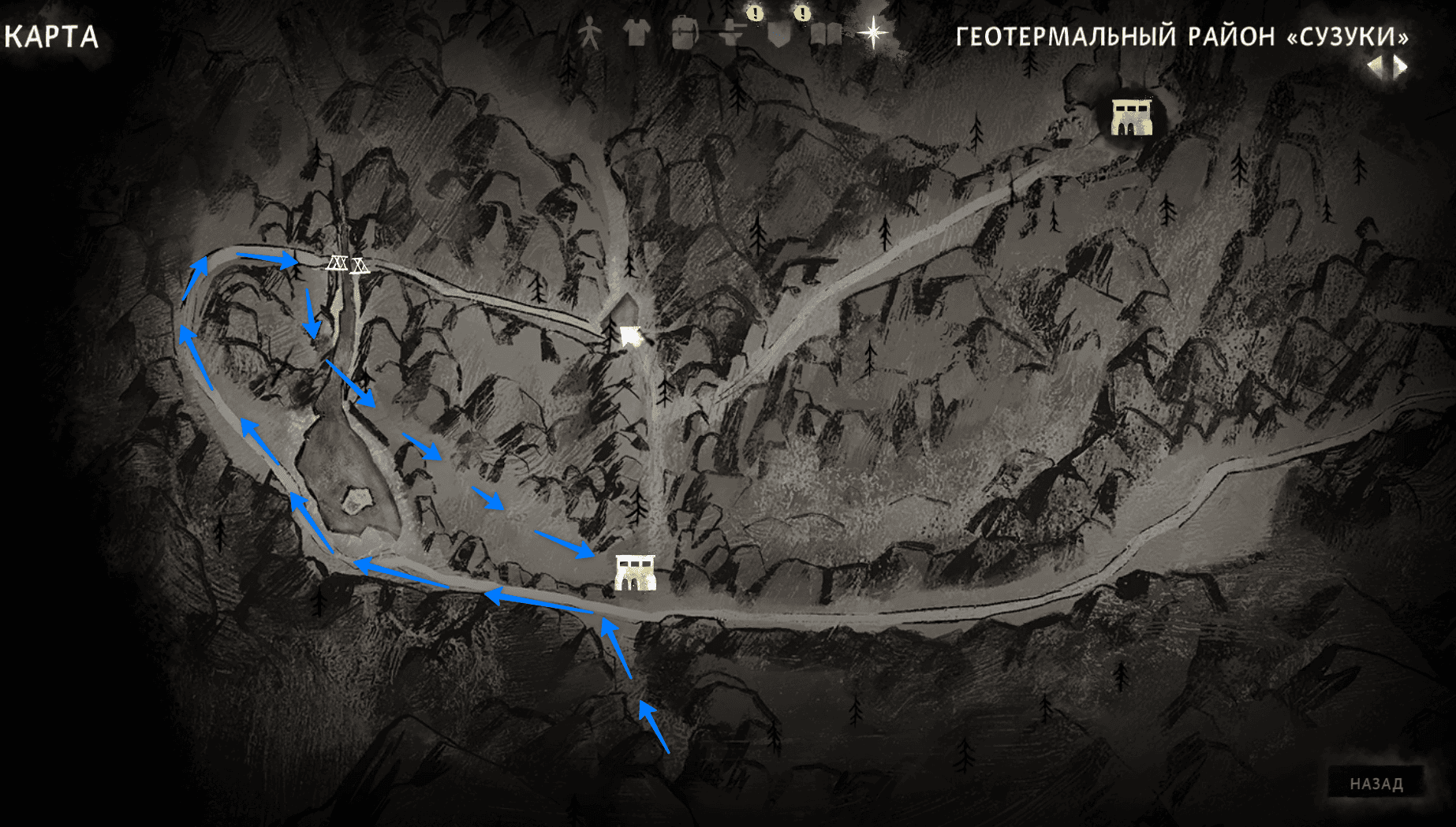Image resolution: width=1456 pixels, height=827 pixels.
Task: Select the star-shaped map tab
Action: tap(873, 33)
